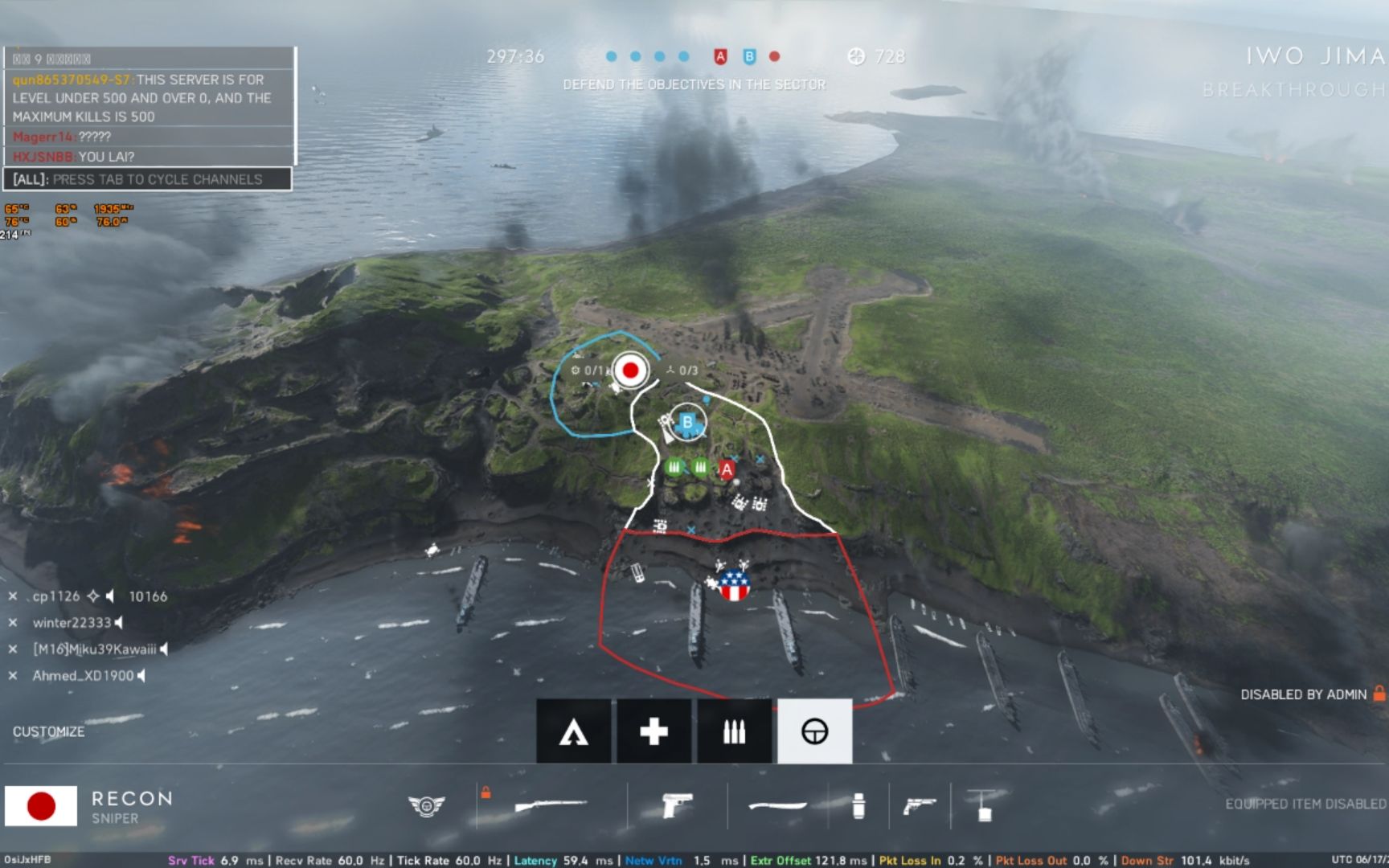Deploy at the Japanese flag spawn point
Viewport: 1389px width, 868px height.
[630, 371]
